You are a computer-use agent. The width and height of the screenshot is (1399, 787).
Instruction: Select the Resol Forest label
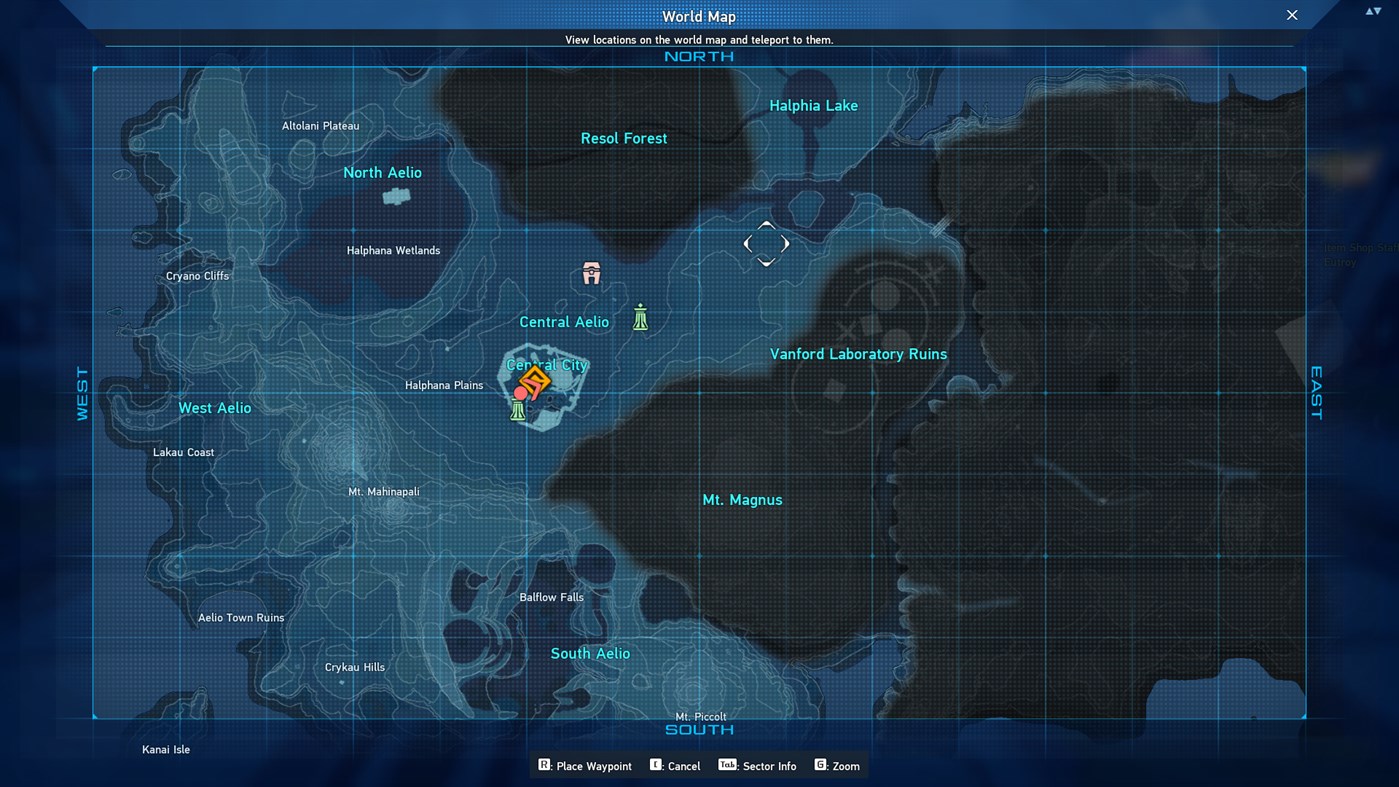624,138
